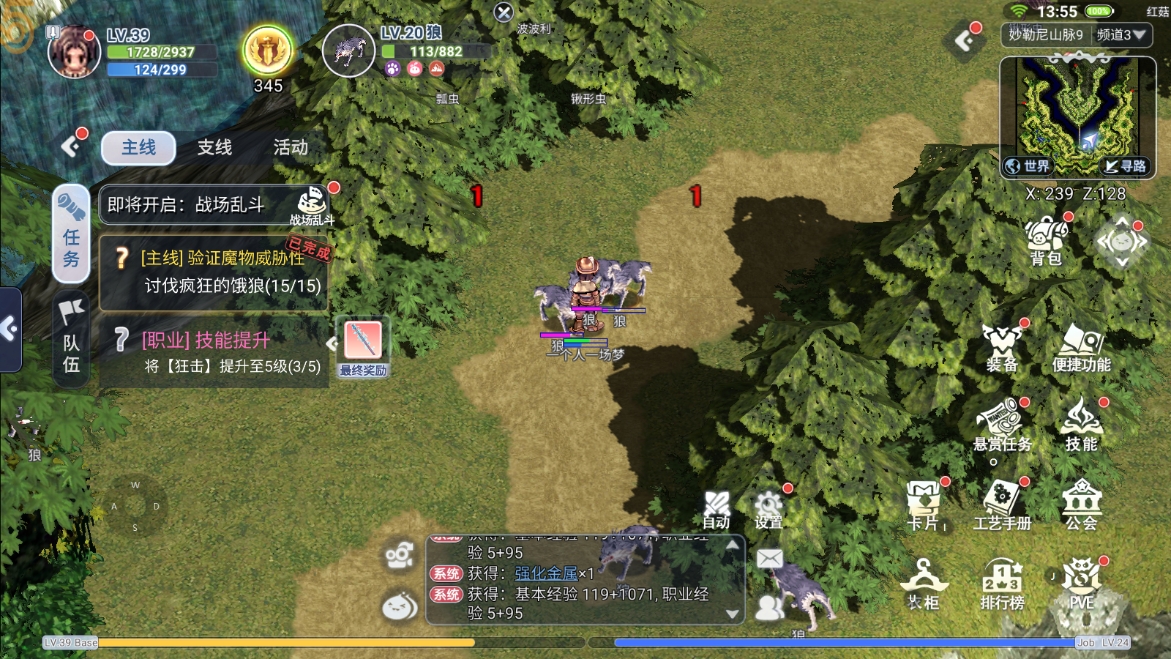This screenshot has height=659, width=1171.
Task: Open the 技能 skills menu
Action: (1081, 424)
